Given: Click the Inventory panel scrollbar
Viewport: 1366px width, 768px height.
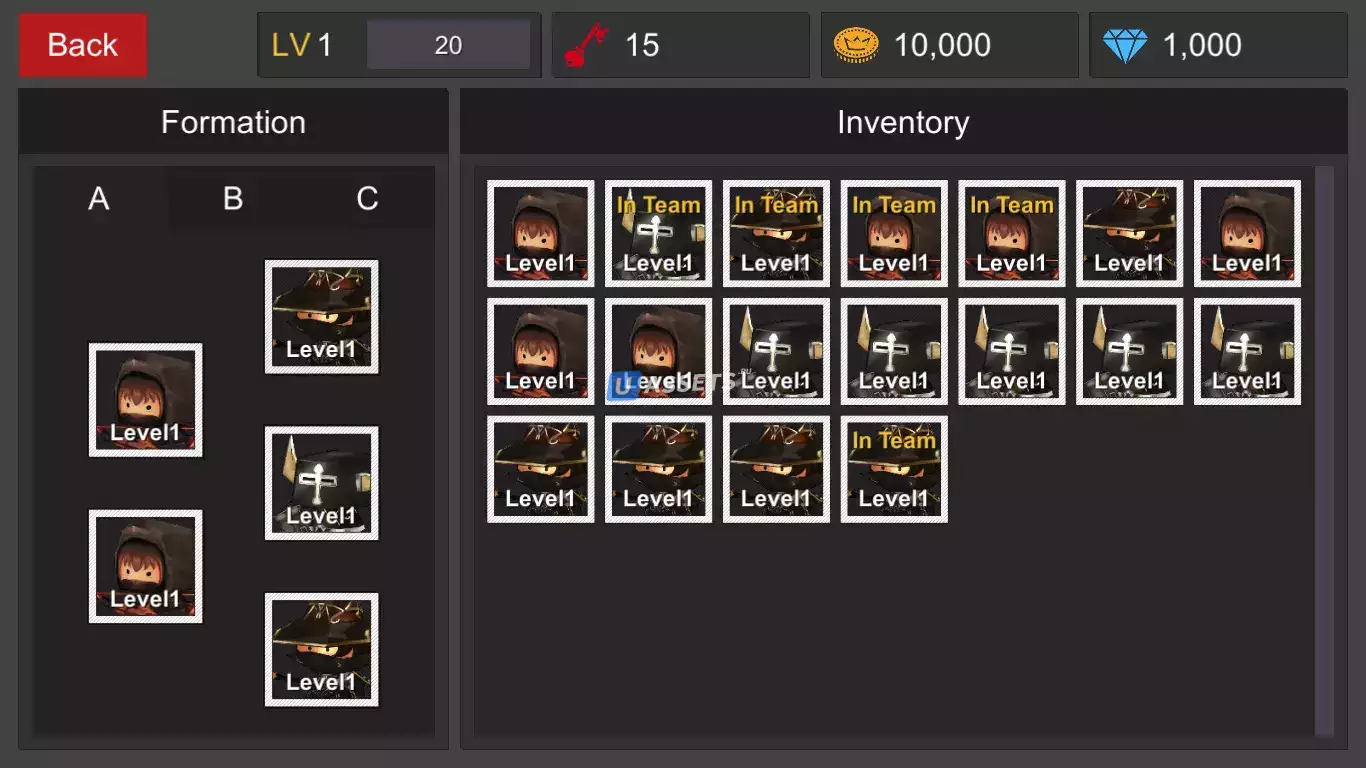Looking at the screenshot, I should pyautogui.click(x=1325, y=450).
